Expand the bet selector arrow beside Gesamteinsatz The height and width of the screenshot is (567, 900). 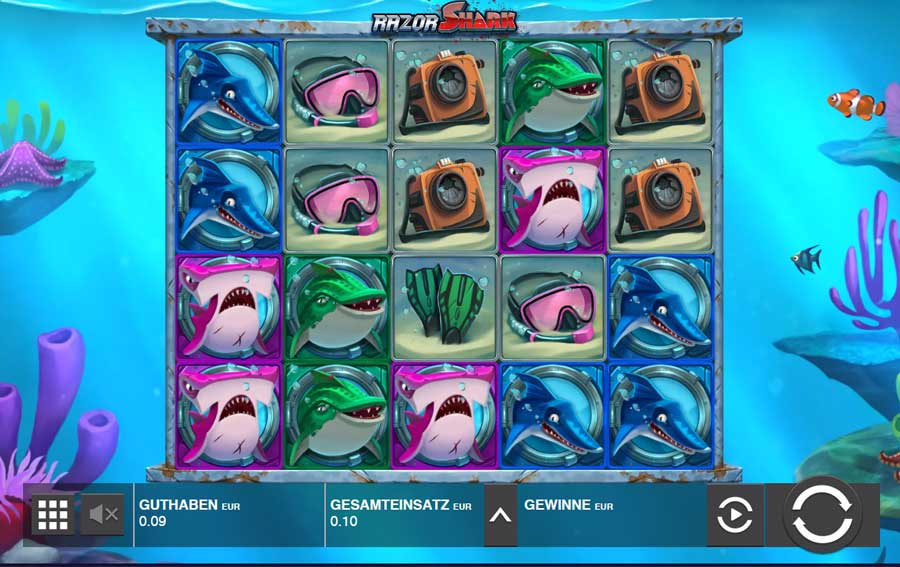coord(501,516)
